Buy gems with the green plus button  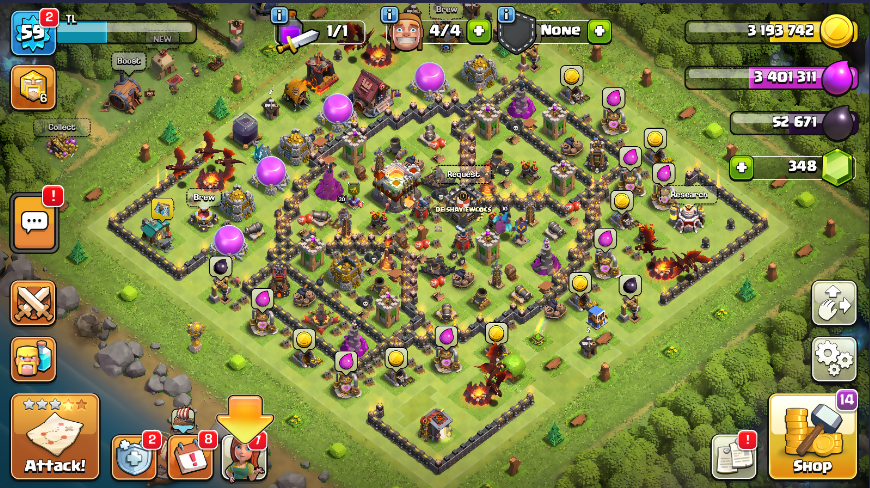coord(741,167)
